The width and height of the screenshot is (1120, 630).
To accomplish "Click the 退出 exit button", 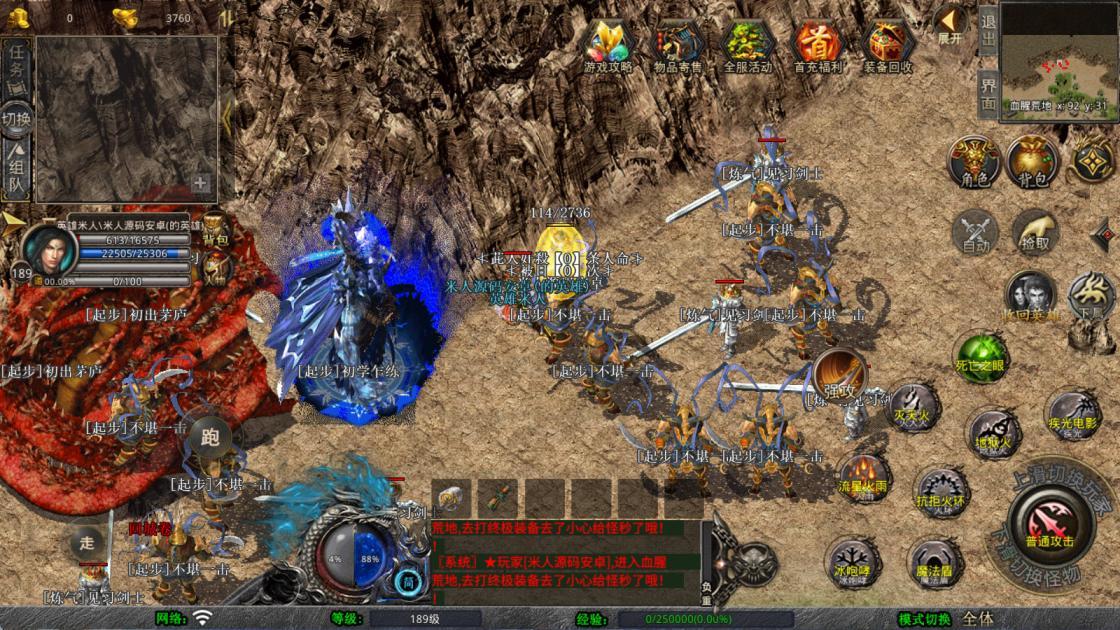I will point(988,29).
